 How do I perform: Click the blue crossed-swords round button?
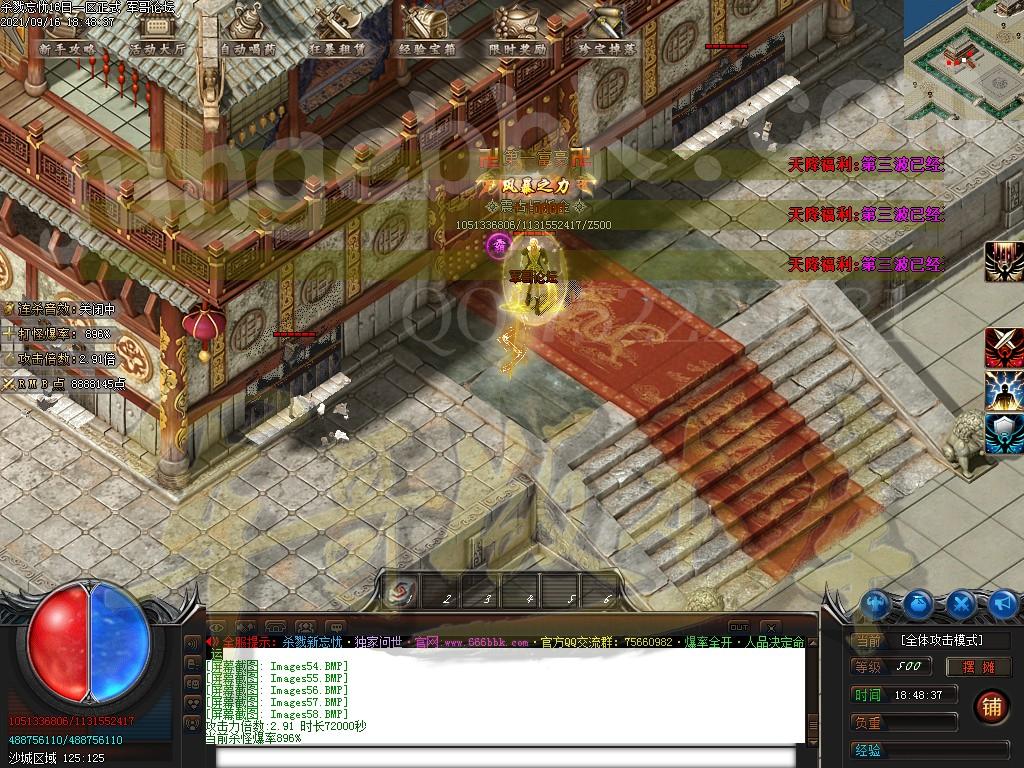[962, 604]
